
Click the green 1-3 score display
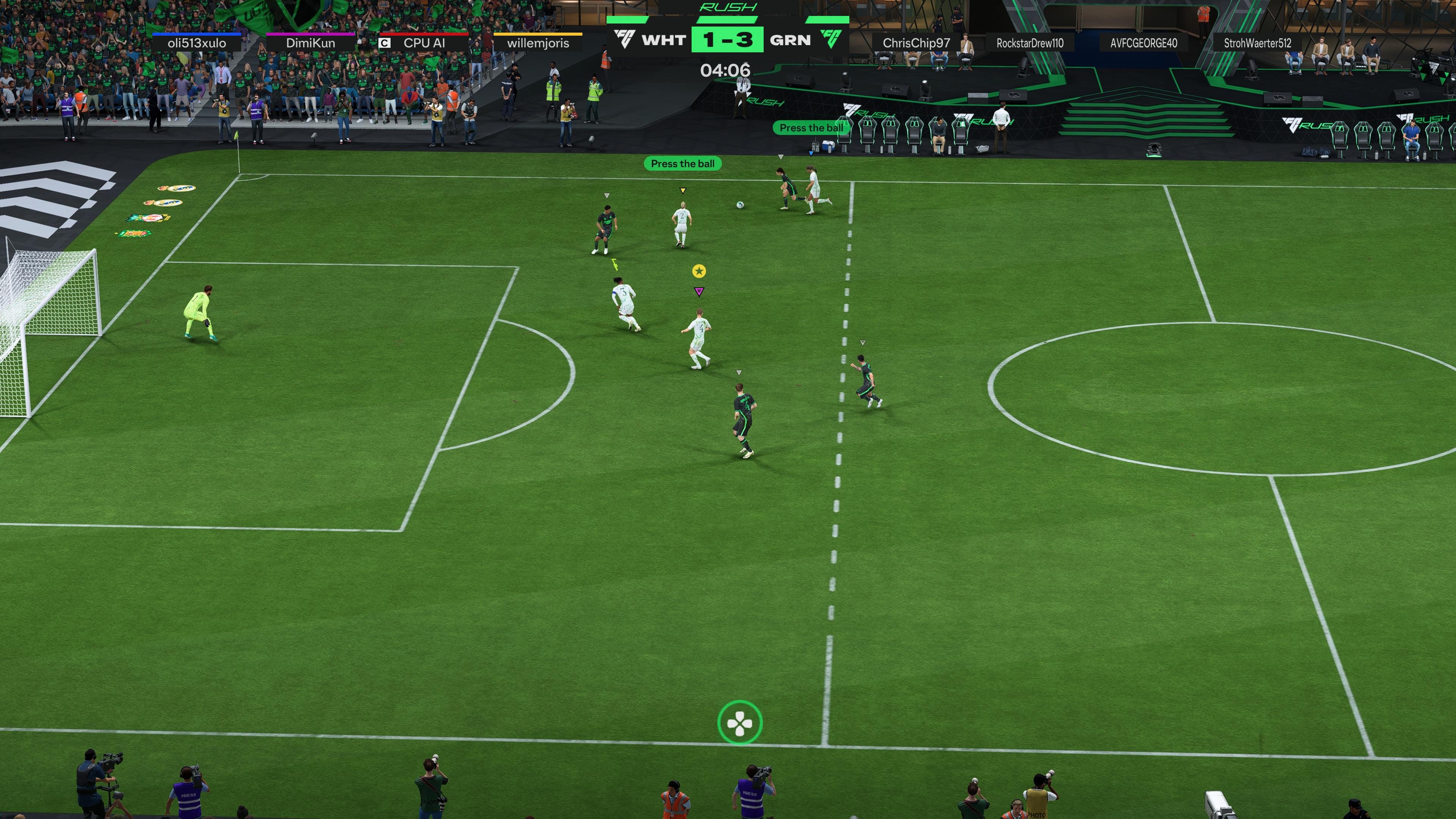(x=728, y=40)
